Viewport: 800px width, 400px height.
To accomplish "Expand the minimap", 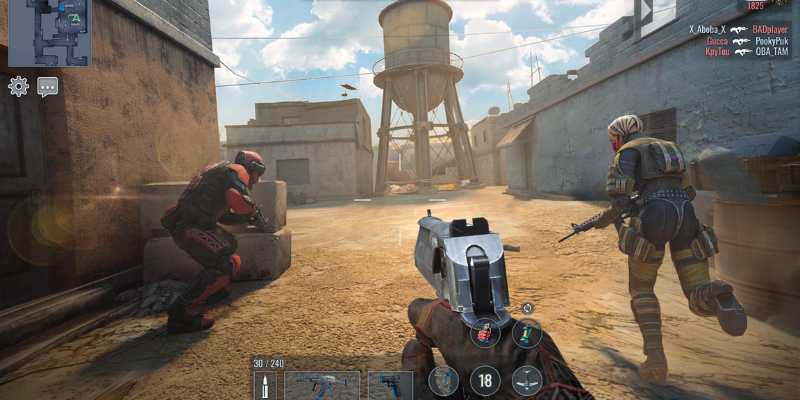I will point(49,32).
